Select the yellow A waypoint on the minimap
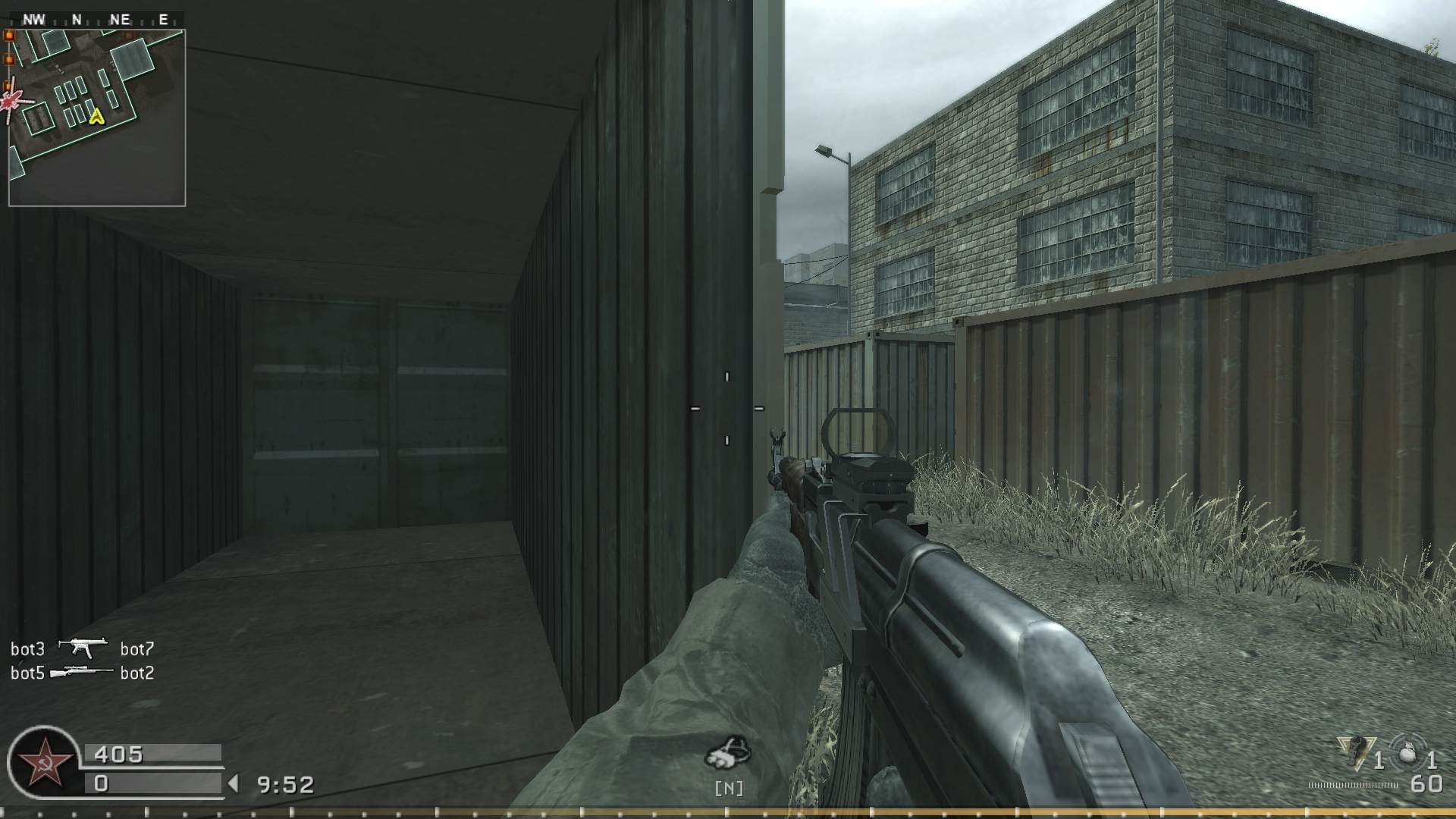This screenshot has width=1456, height=819. click(96, 116)
